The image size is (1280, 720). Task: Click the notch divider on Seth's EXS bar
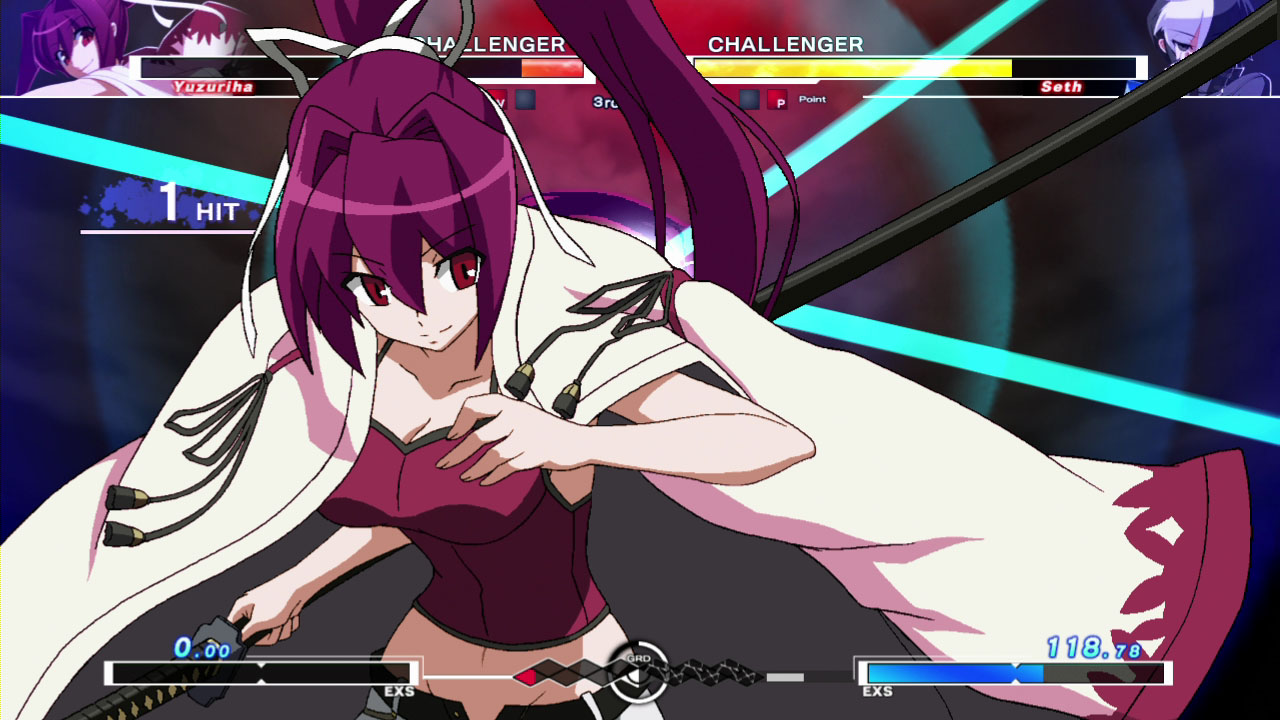pos(1016,671)
